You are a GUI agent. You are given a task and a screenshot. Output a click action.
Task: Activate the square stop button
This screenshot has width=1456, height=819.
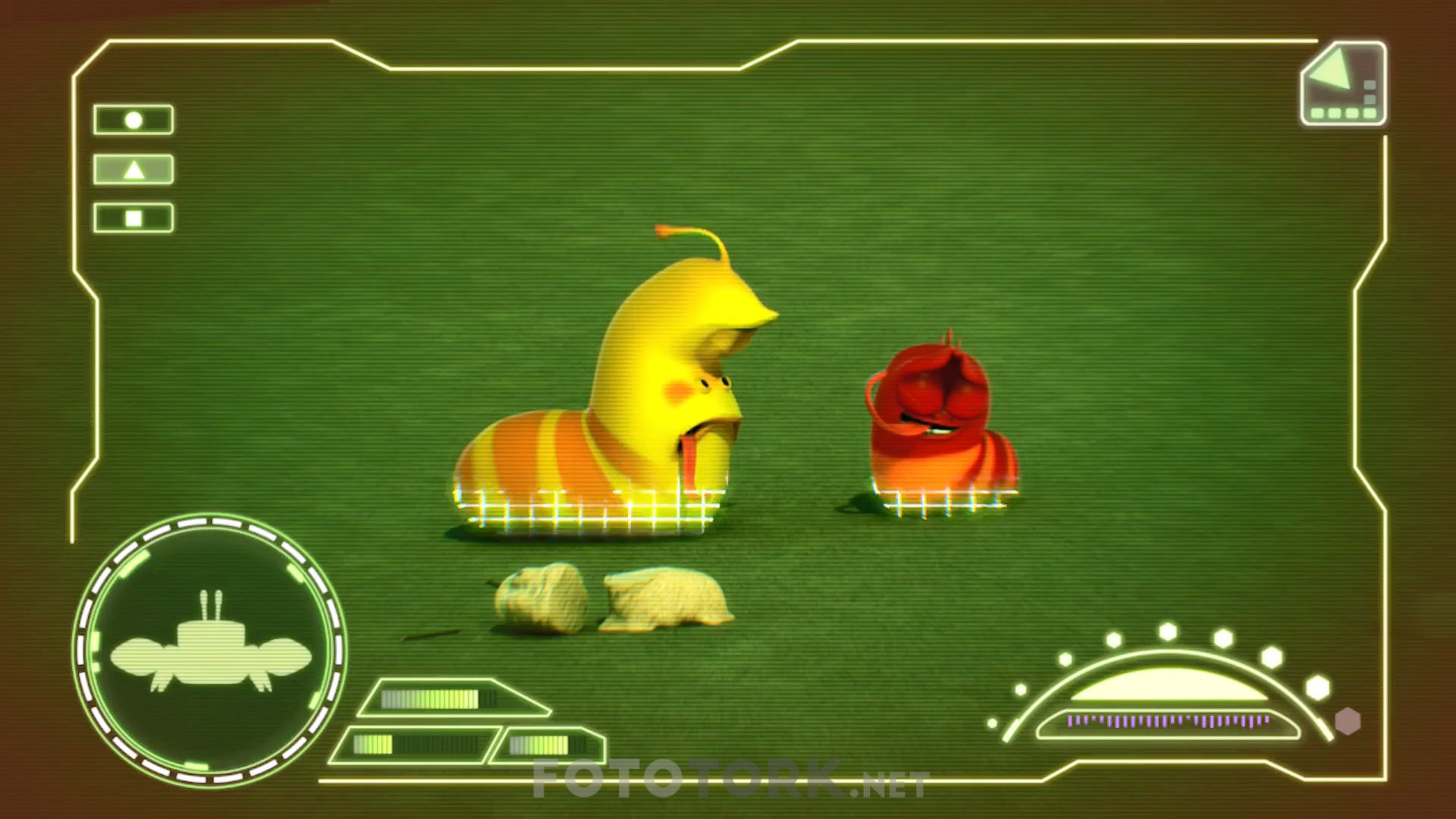tap(133, 218)
